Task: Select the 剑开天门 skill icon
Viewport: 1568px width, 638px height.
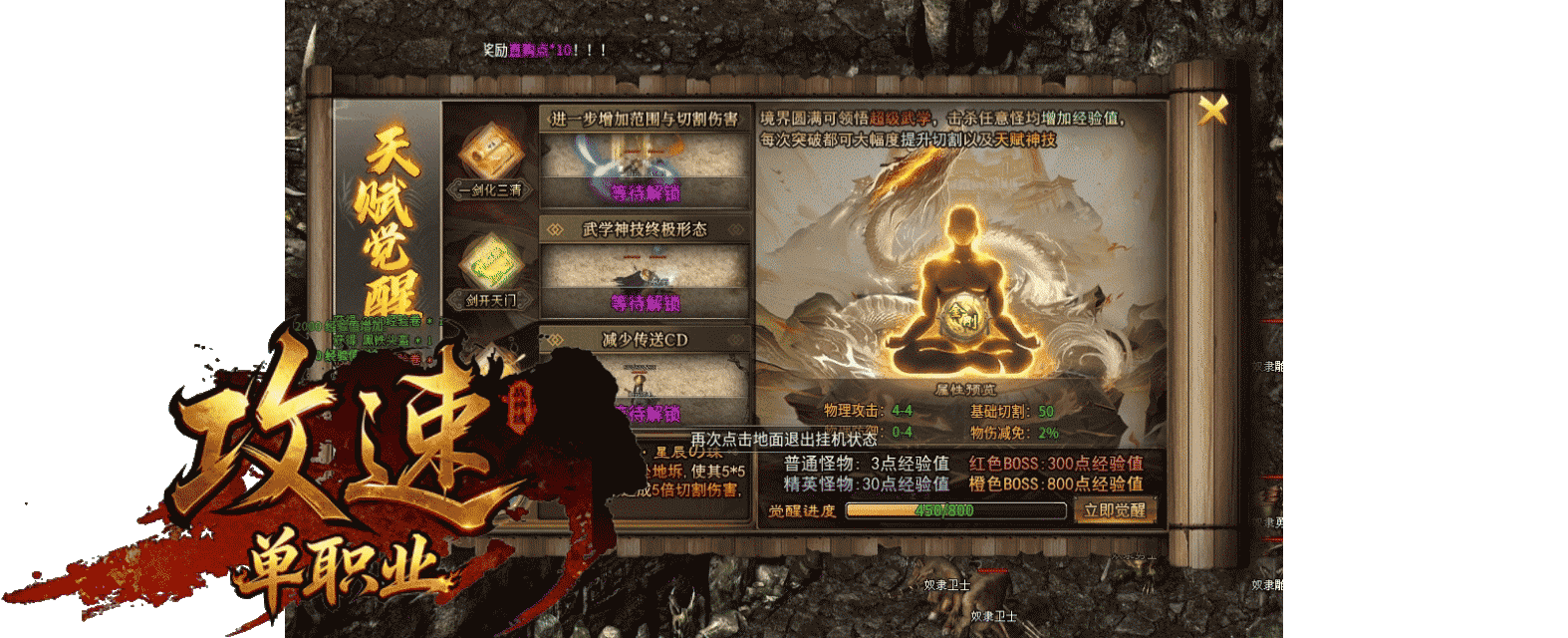Action: 490,264
